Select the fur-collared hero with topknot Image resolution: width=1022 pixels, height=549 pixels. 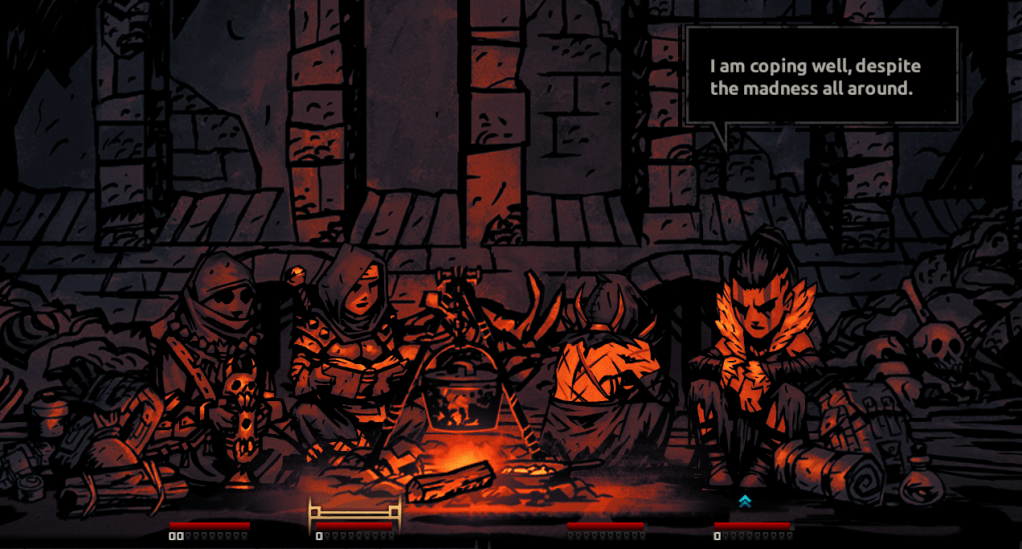755,350
